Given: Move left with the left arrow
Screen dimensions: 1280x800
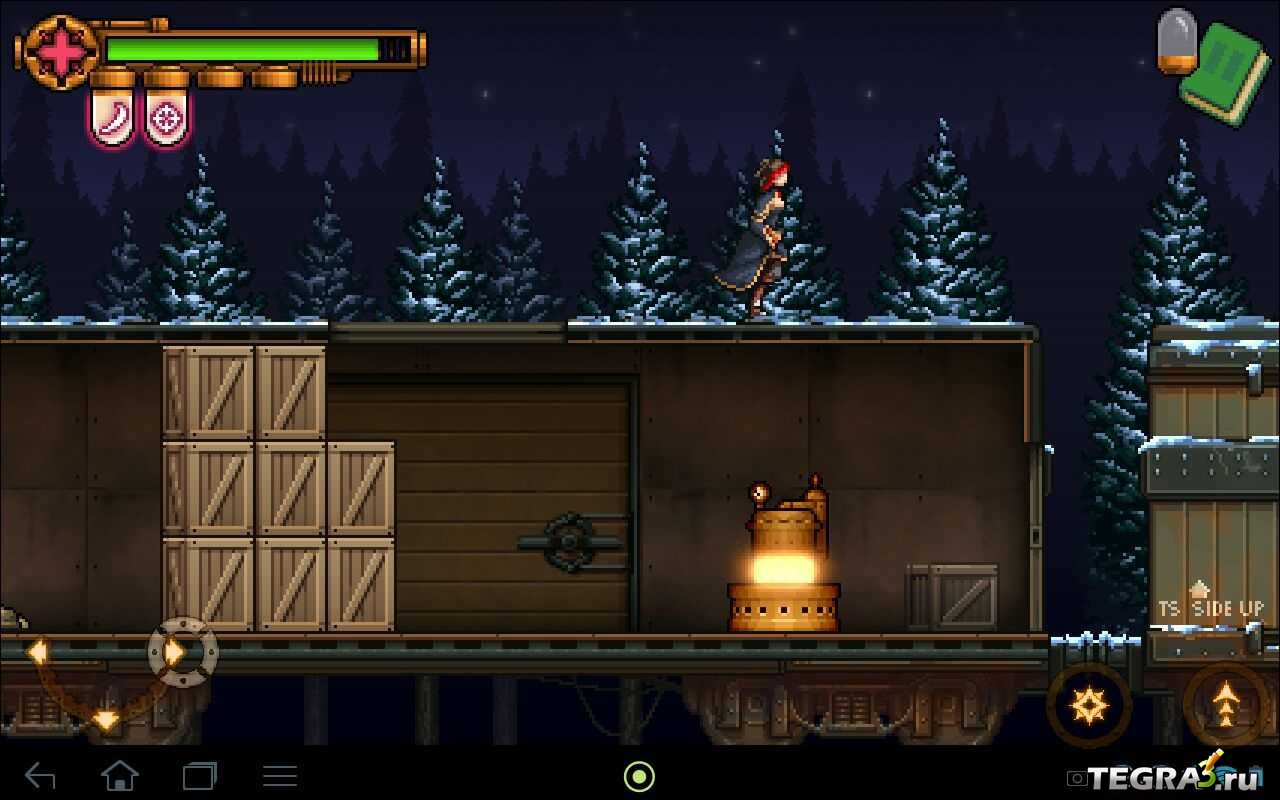Looking at the screenshot, I should coord(38,652).
